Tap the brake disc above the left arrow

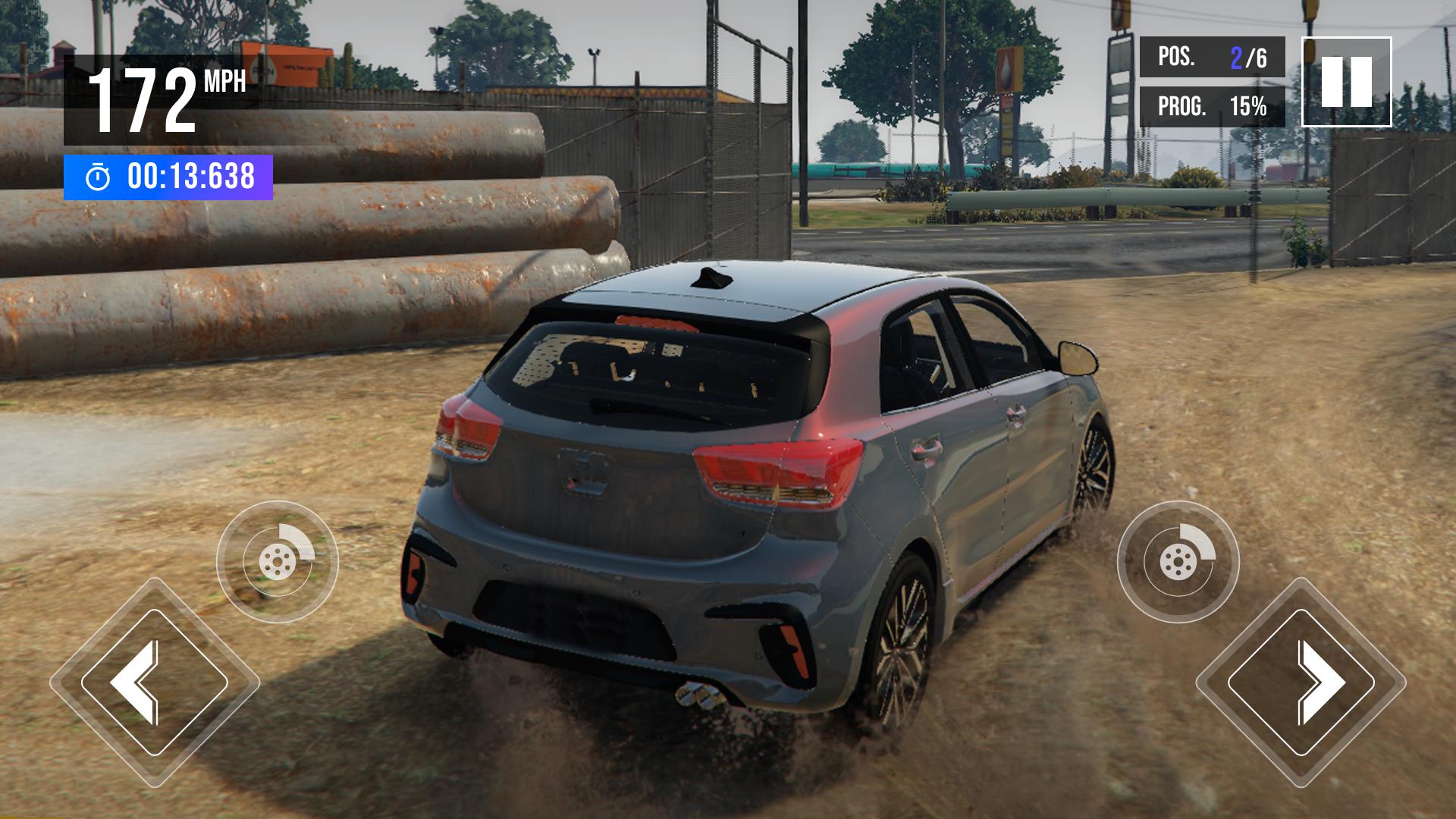277,562
